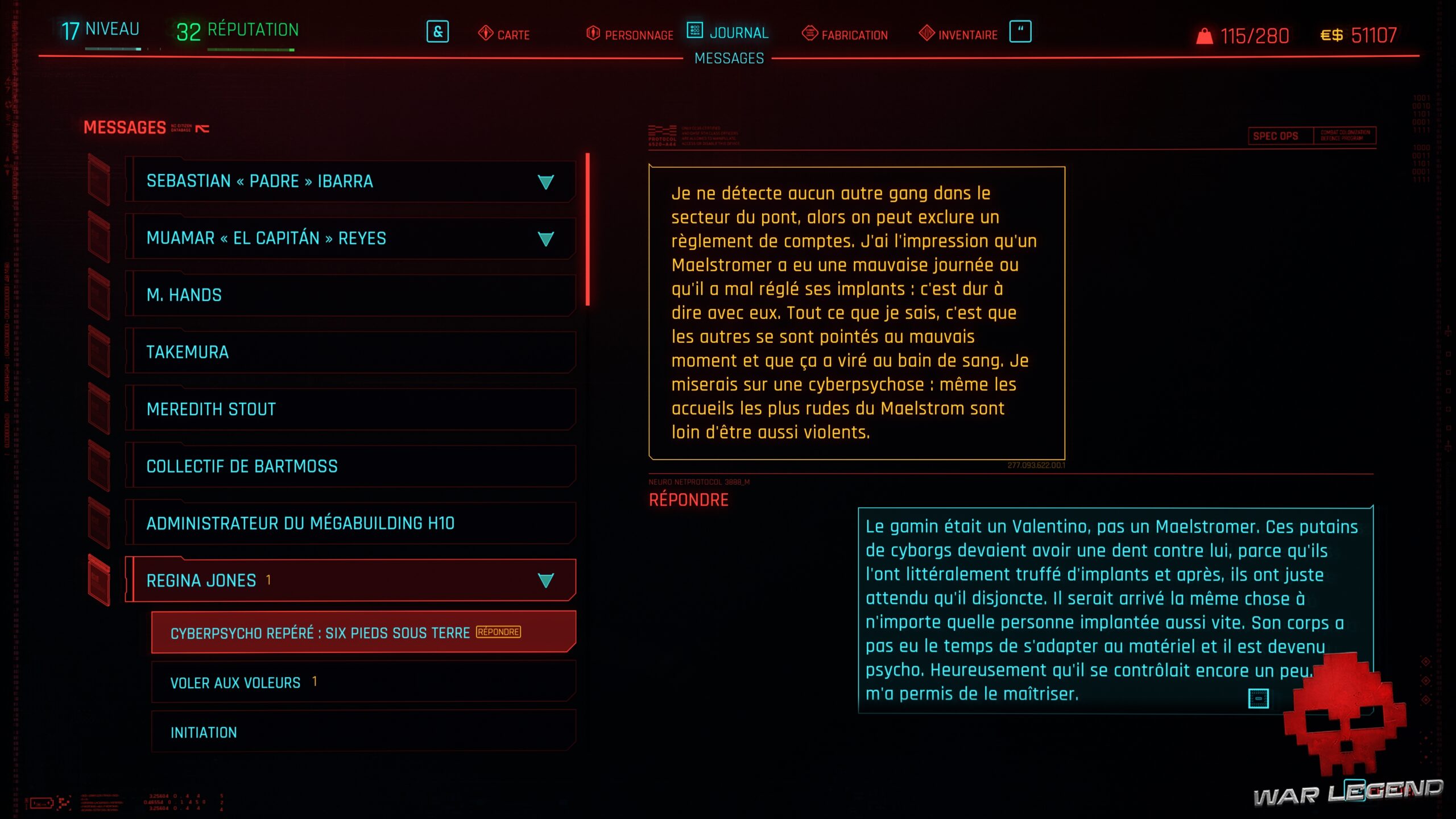The width and height of the screenshot is (1456, 819).
Task: Click the RÉPONDRE badge on the Cyberpsycho thread
Action: click(499, 631)
